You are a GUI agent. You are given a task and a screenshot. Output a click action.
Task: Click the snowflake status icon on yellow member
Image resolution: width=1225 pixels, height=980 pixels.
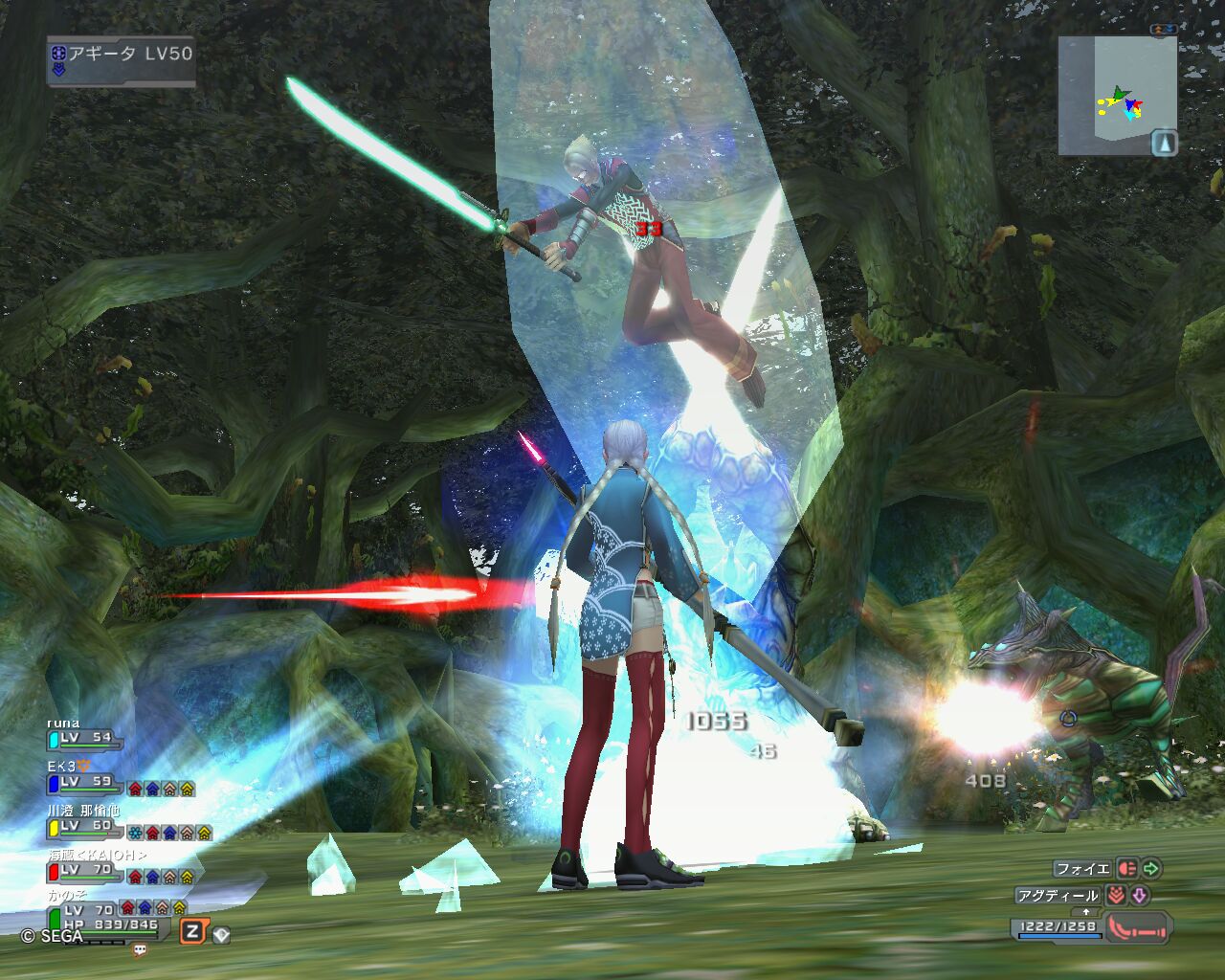click(135, 833)
